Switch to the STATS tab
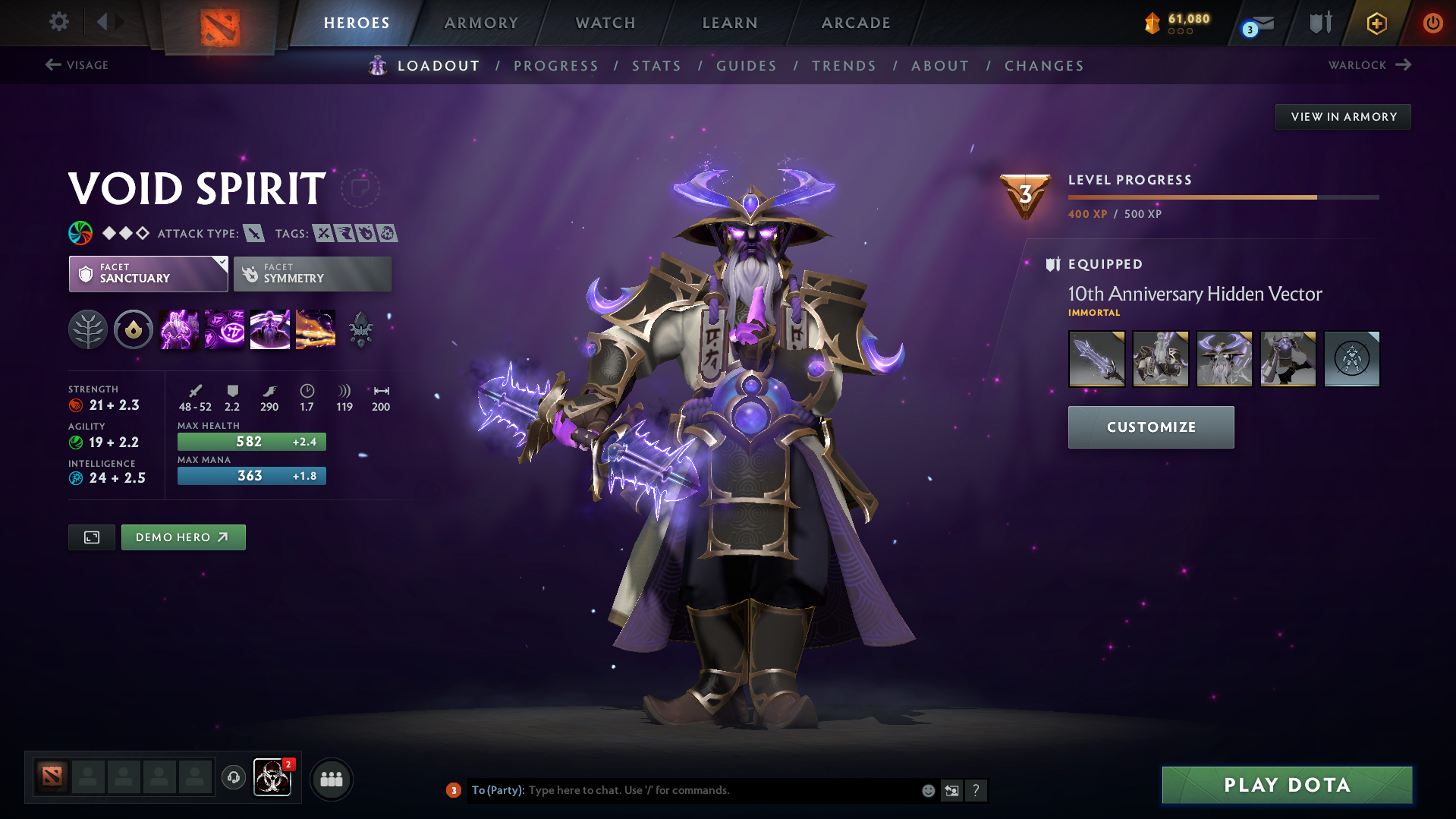 coord(656,66)
